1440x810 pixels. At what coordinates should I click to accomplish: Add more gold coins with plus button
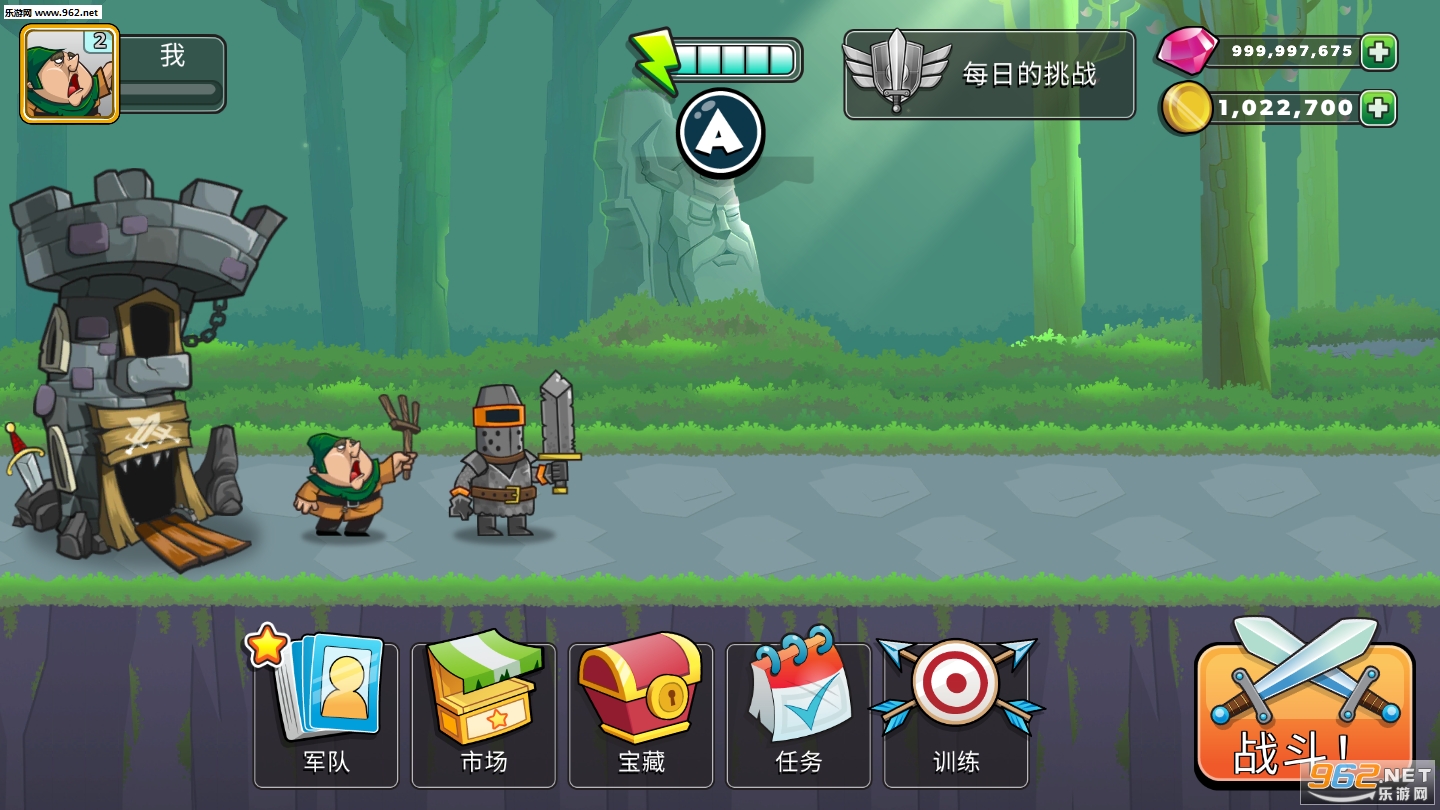tap(1379, 108)
